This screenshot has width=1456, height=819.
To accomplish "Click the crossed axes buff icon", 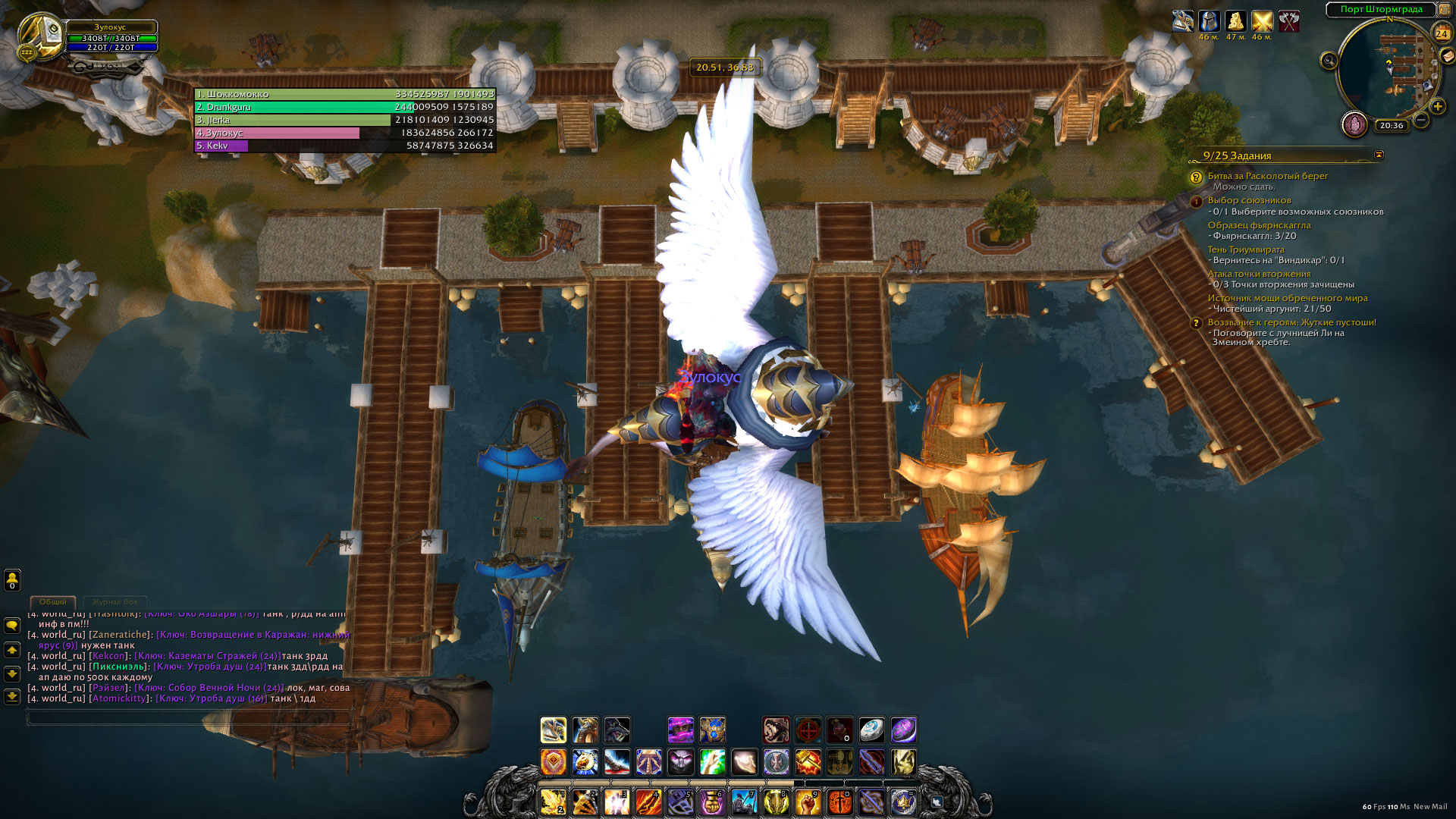I will (1289, 21).
